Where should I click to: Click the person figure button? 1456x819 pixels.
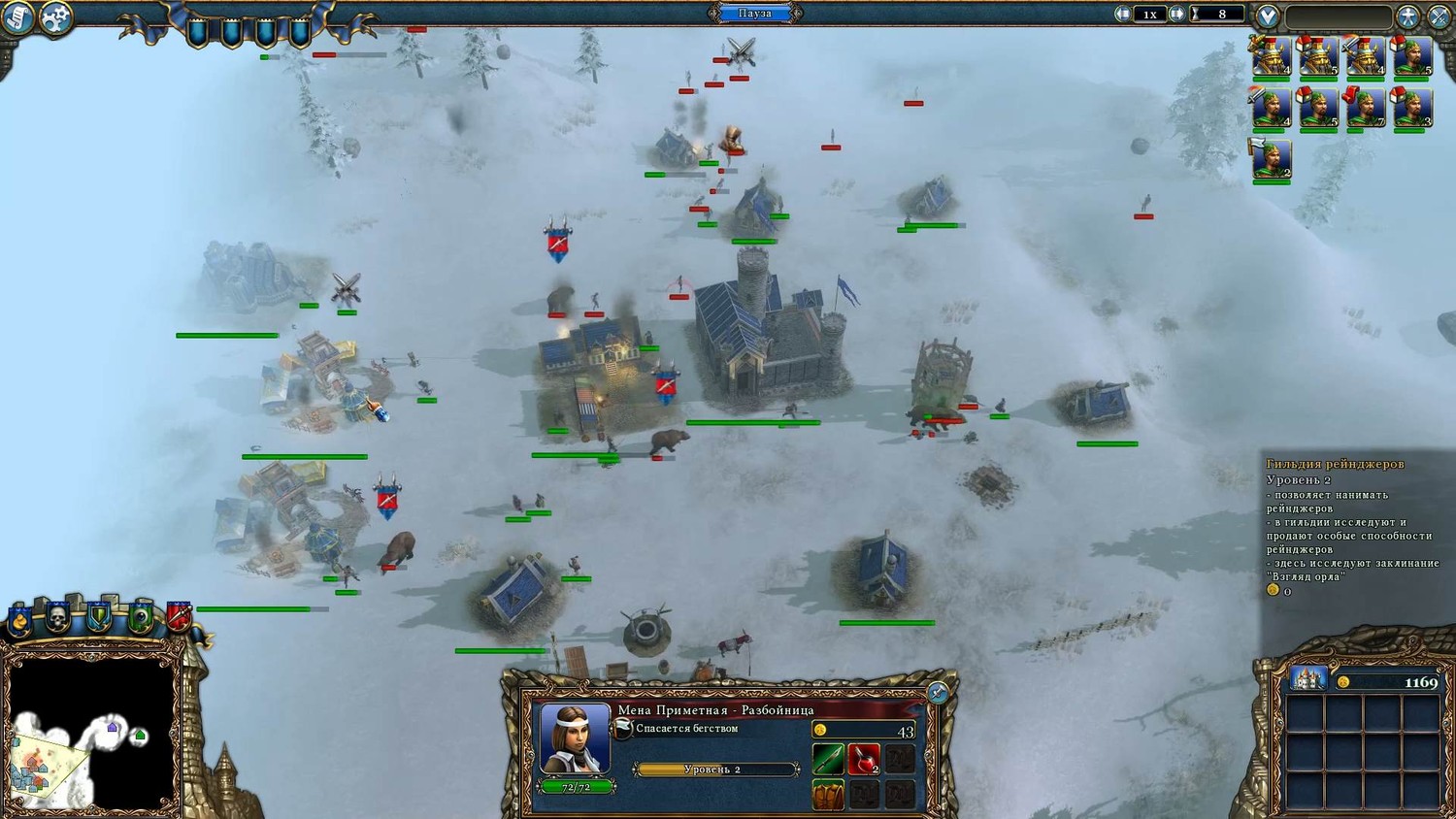click(1408, 16)
